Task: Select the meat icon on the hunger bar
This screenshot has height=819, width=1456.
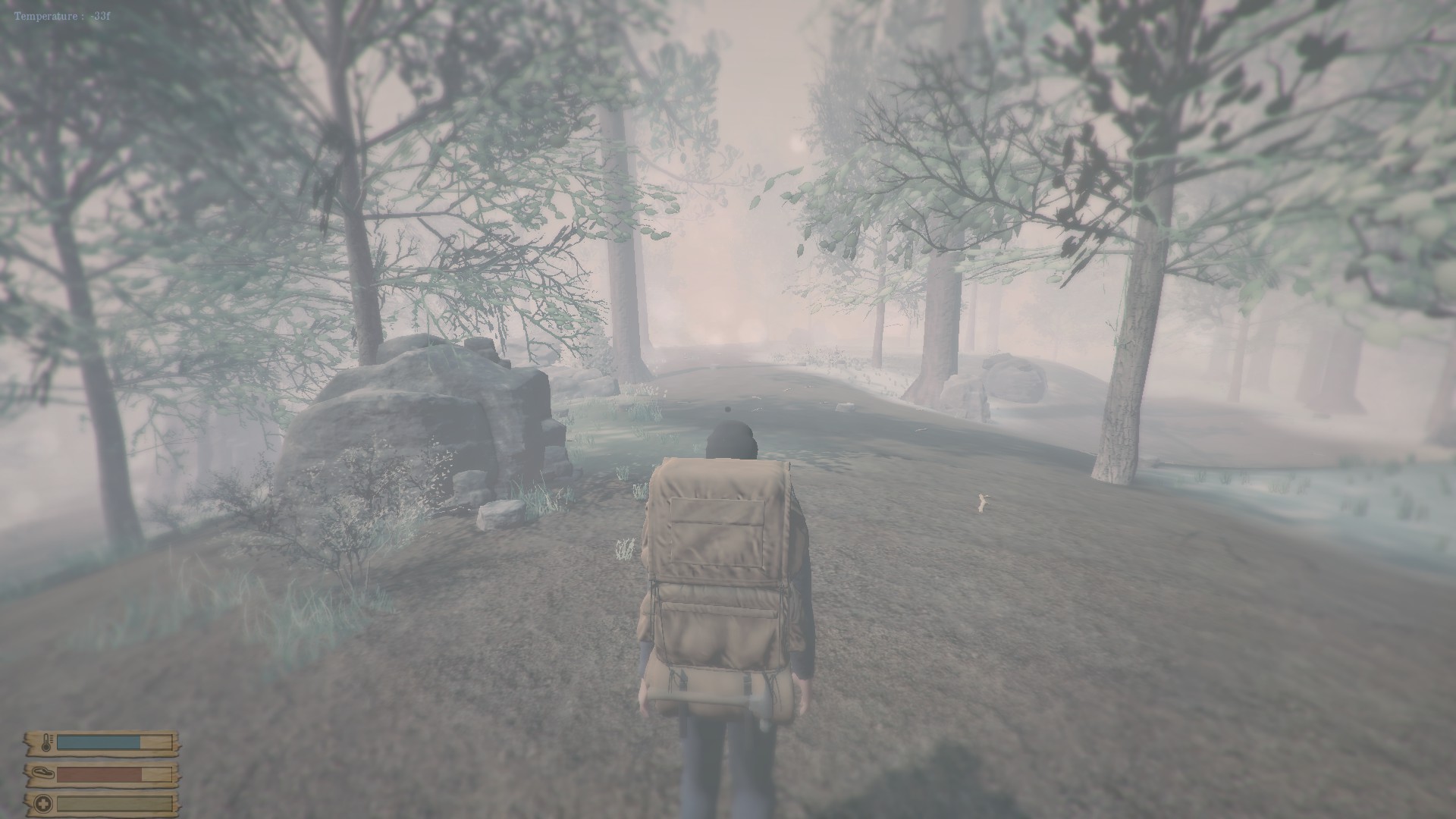Action: (x=44, y=773)
